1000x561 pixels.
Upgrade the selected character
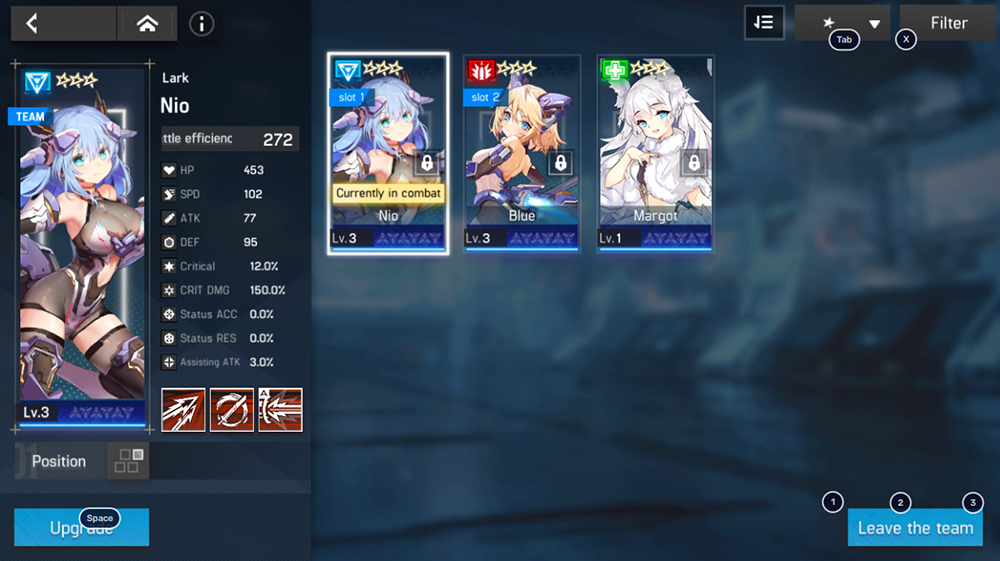[x=81, y=527]
